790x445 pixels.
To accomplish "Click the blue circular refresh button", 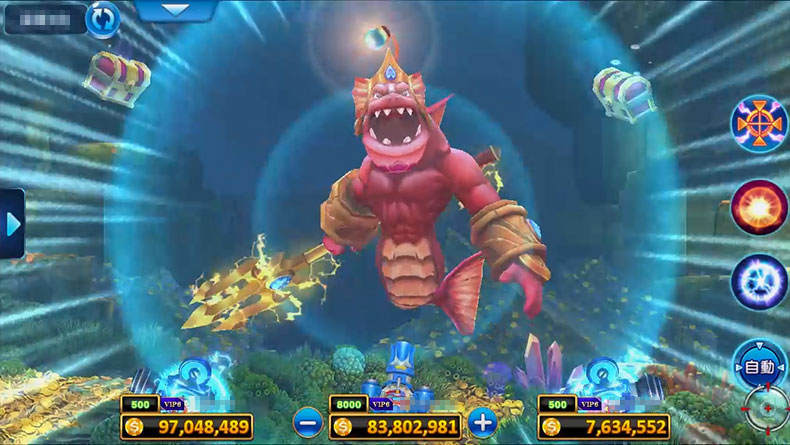I will (101, 19).
